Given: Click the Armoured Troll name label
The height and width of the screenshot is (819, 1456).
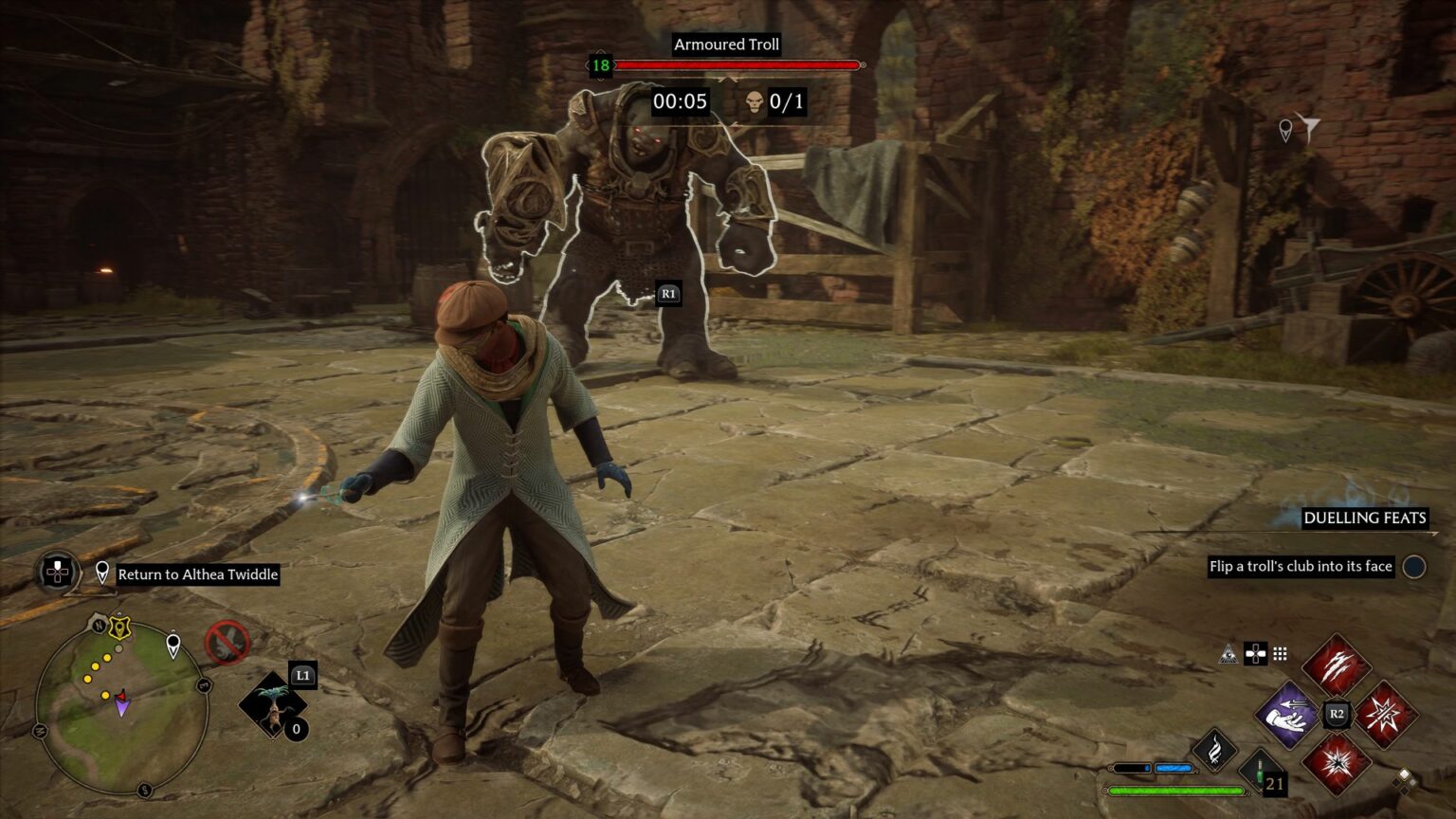Looking at the screenshot, I should point(726,45).
